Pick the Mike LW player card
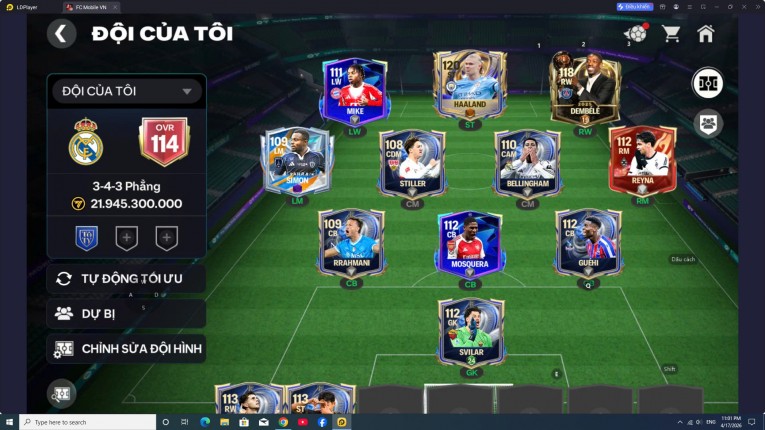The image size is (765, 430). point(354,90)
